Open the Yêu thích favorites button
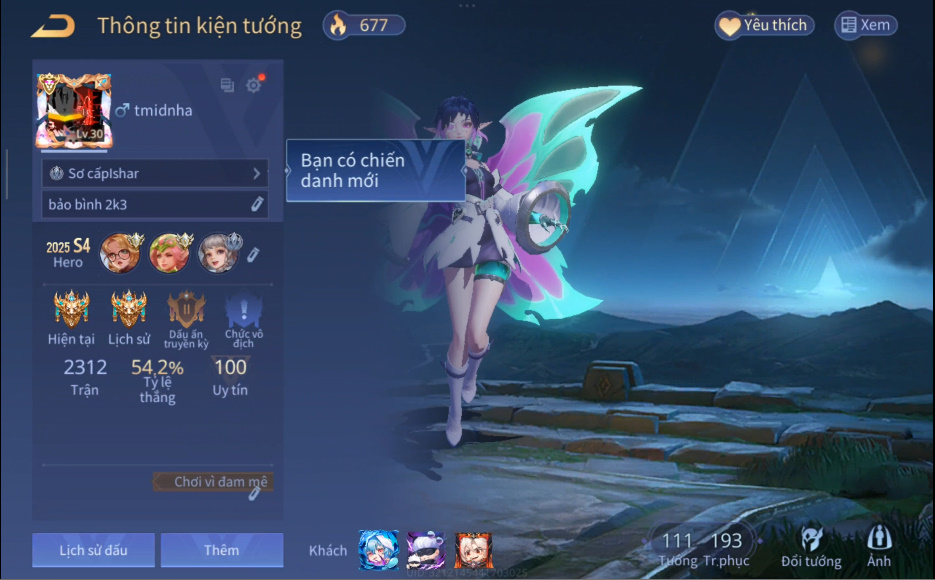This screenshot has width=935, height=580. tap(765, 26)
